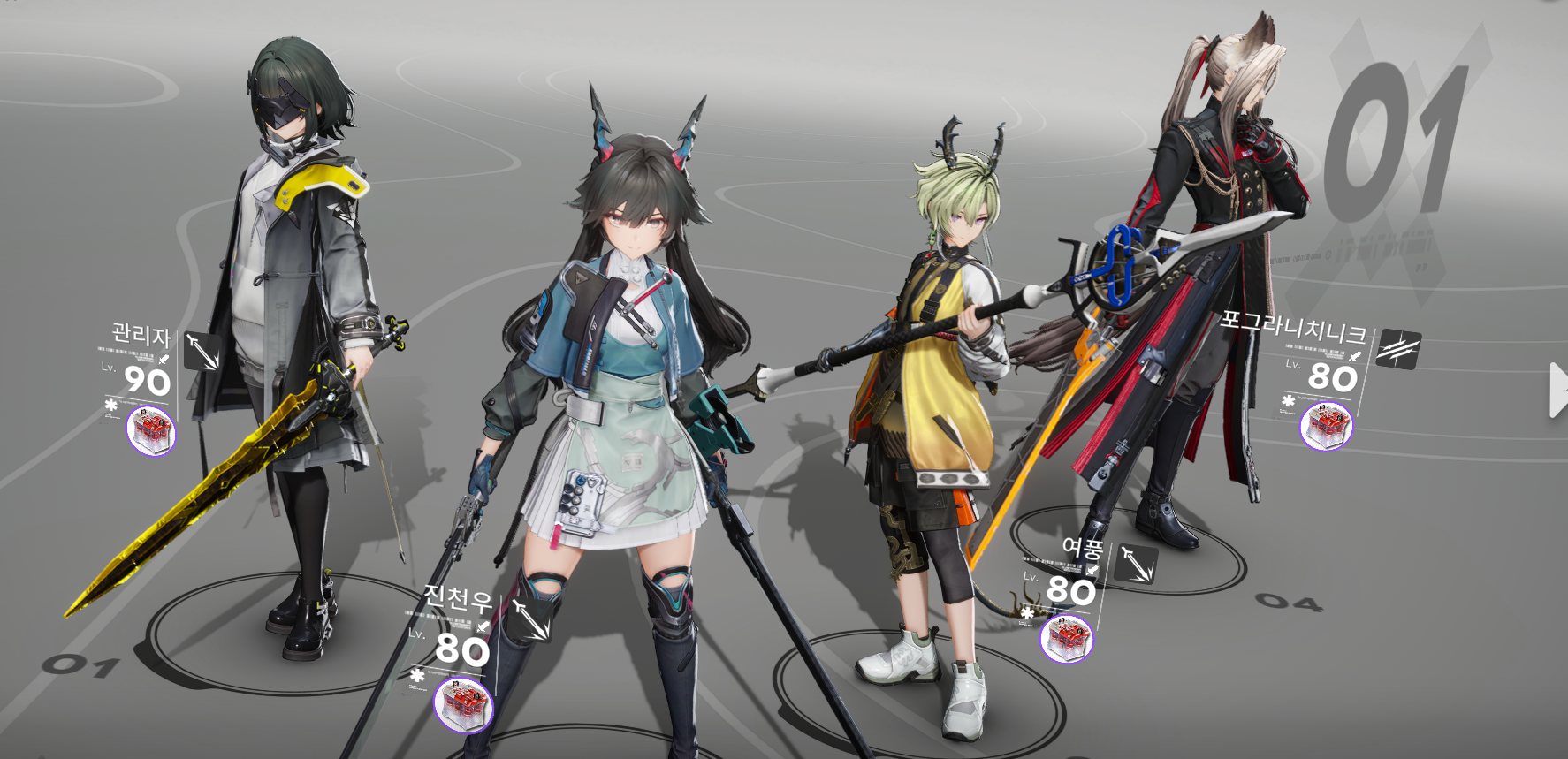Click the weapon type icon beside 여풍

1135,563
